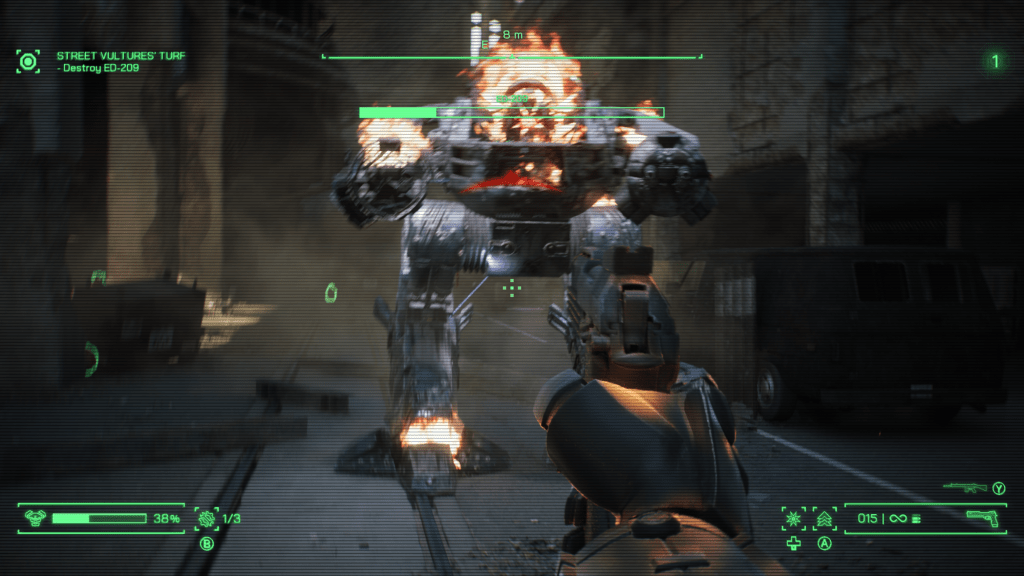Activate the starburst shockwave ability icon
1024x576 pixels.
coord(794,518)
